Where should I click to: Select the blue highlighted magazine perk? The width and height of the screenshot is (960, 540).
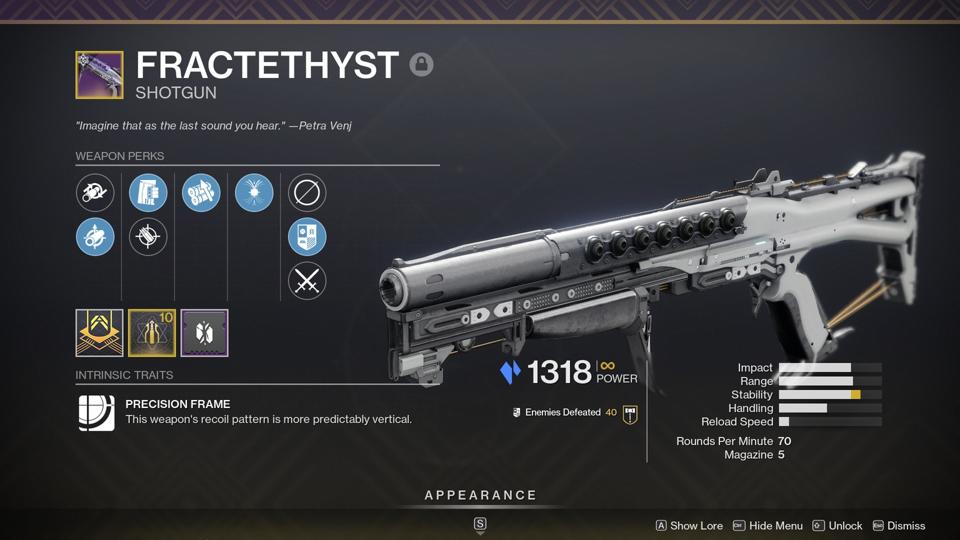148,192
